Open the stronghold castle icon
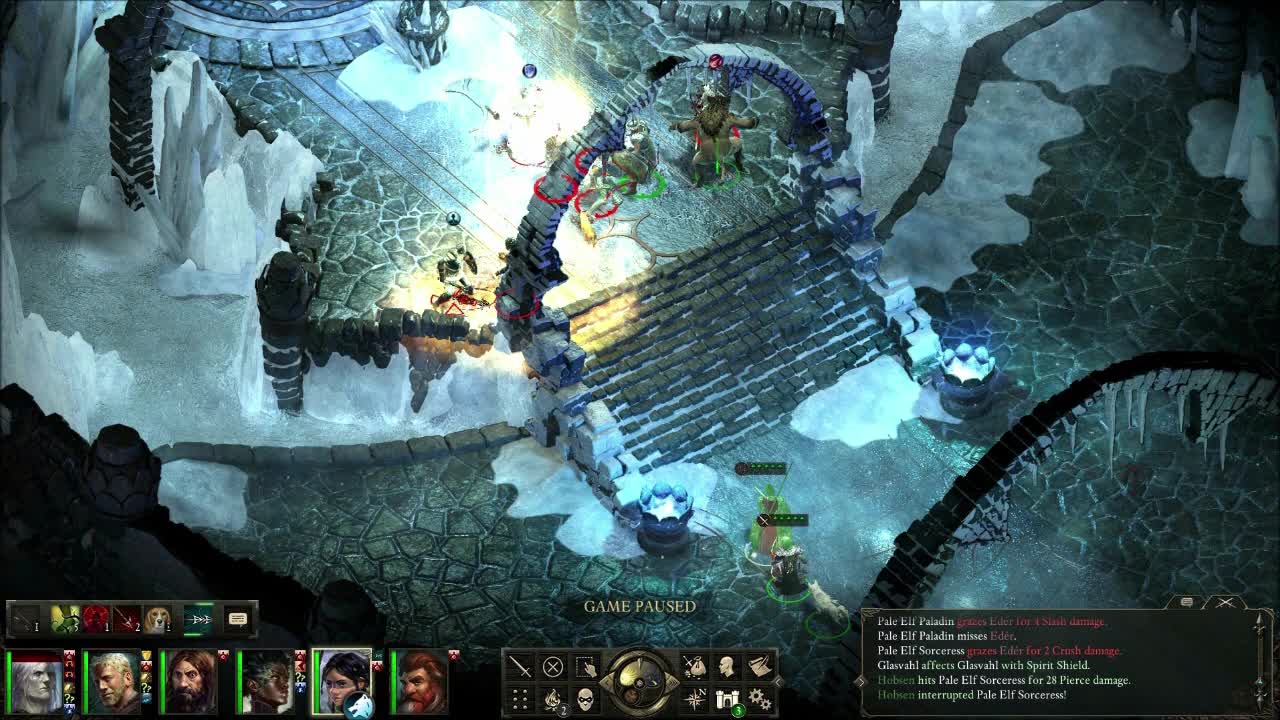The width and height of the screenshot is (1280, 720). pos(727,698)
